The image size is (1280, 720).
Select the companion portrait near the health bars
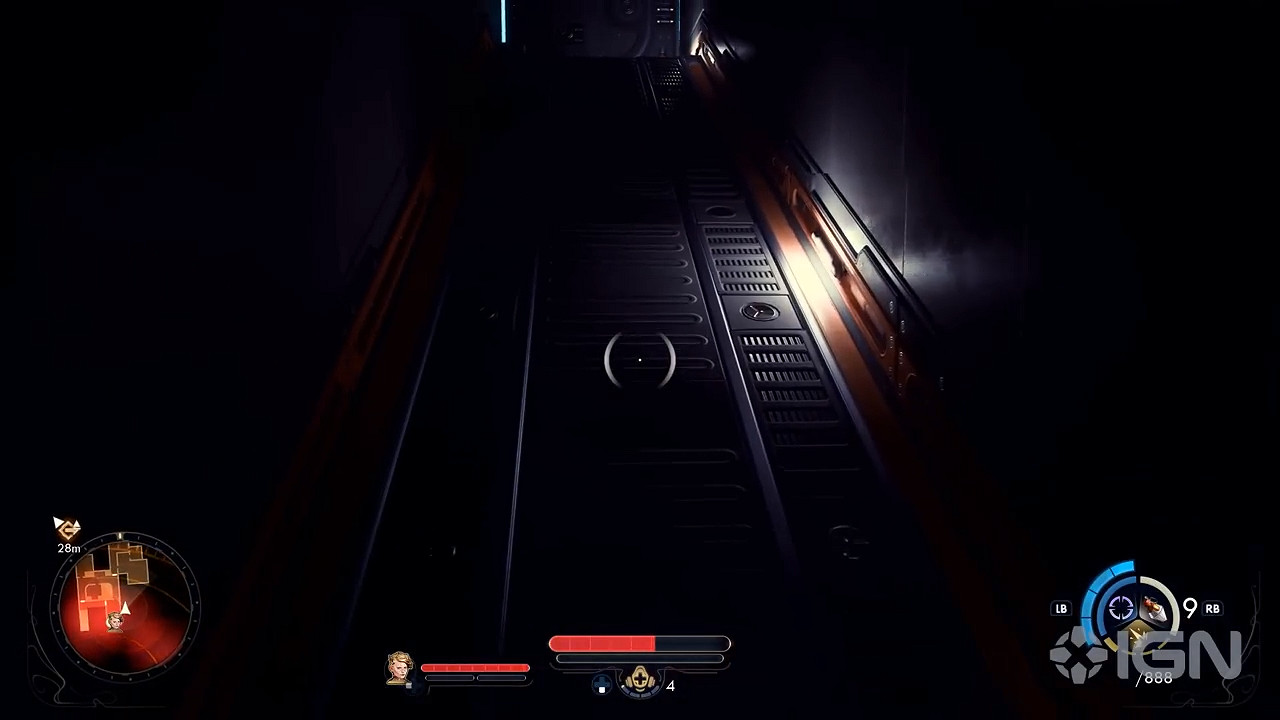pos(399,667)
